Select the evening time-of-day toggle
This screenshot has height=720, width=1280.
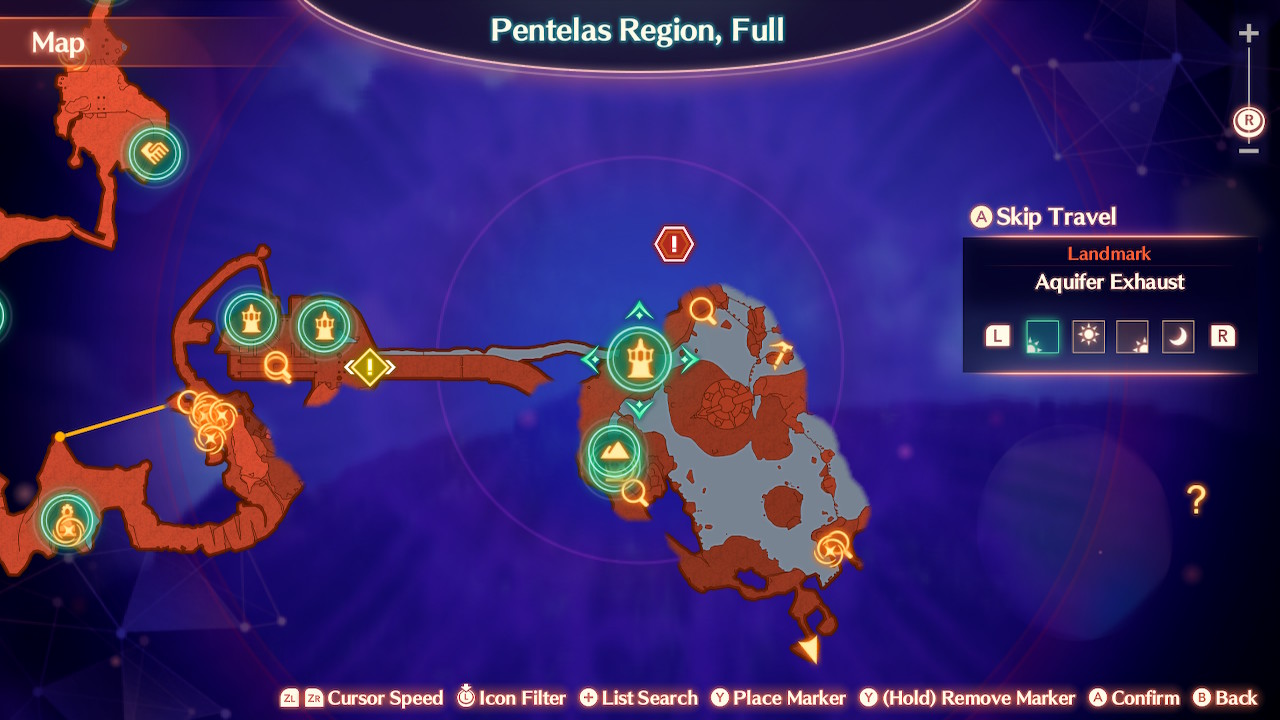tap(1133, 337)
